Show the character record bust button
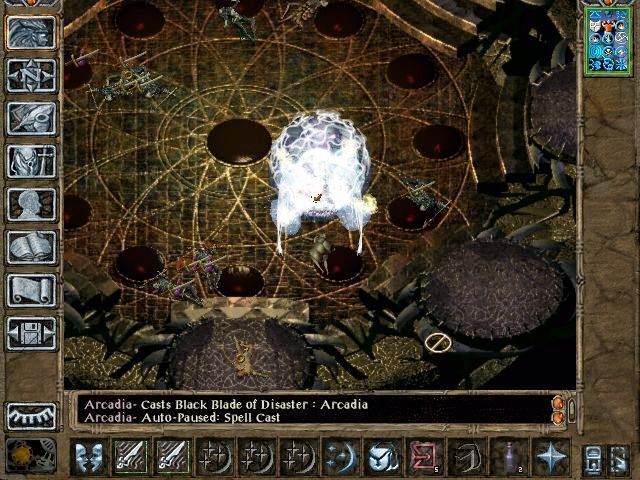 [31, 204]
